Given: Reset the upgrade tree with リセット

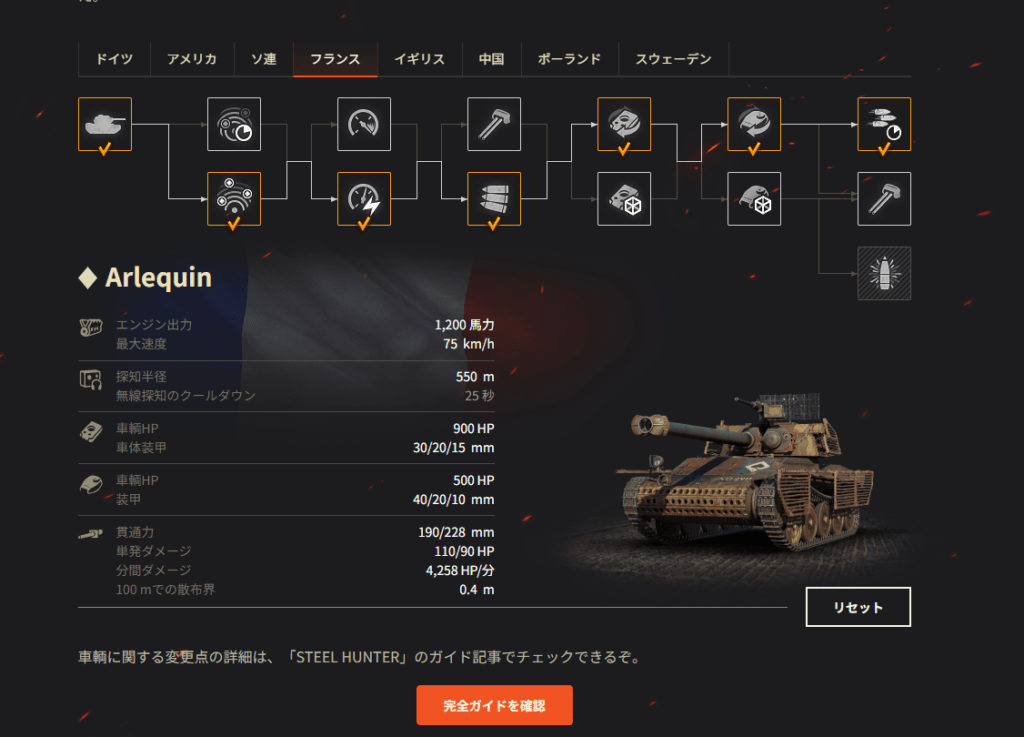Looking at the screenshot, I should coord(858,607).
